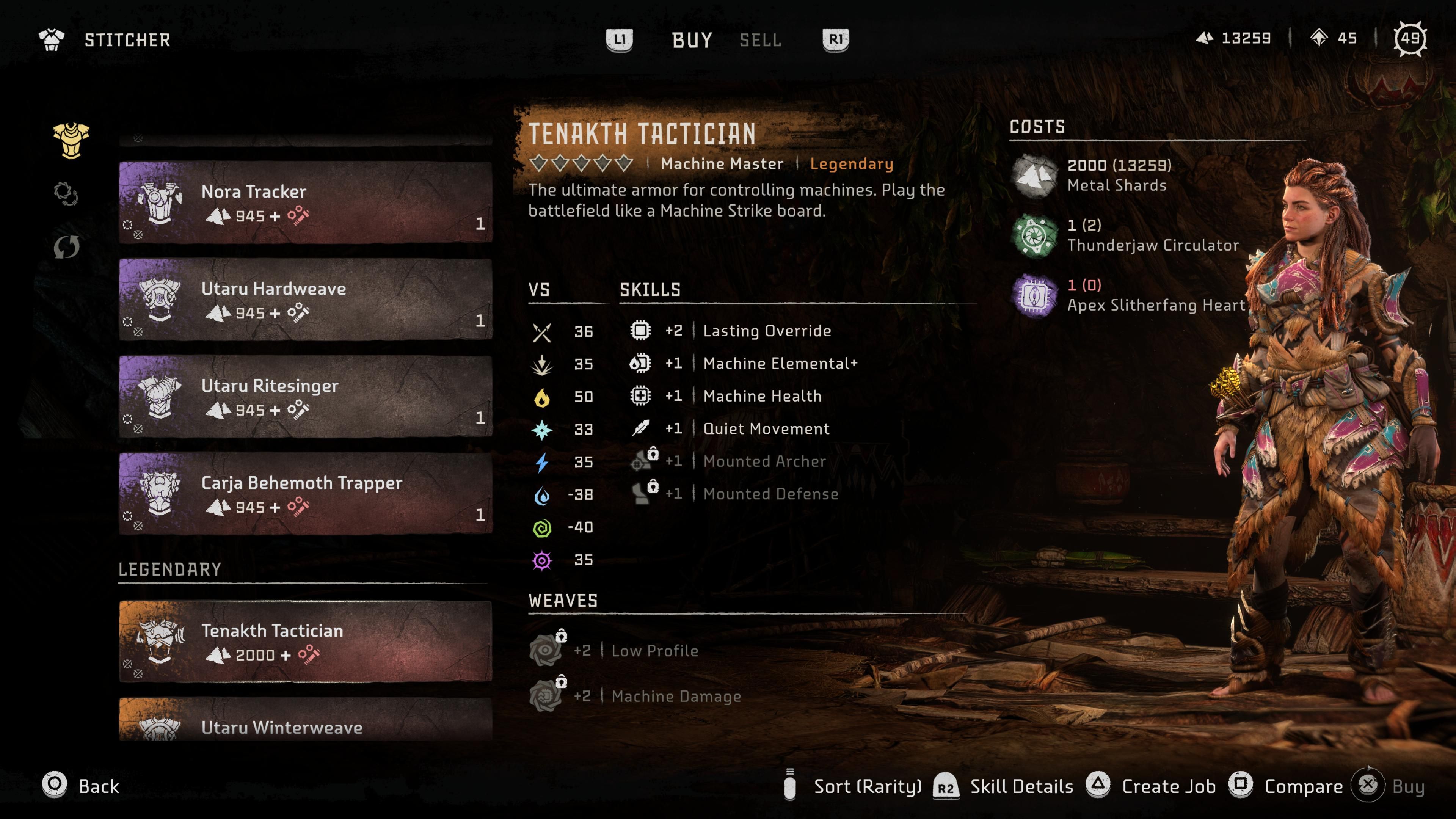This screenshot has width=1456, height=819.
Task: Inspect the Quiet Movement skill
Action: [766, 428]
